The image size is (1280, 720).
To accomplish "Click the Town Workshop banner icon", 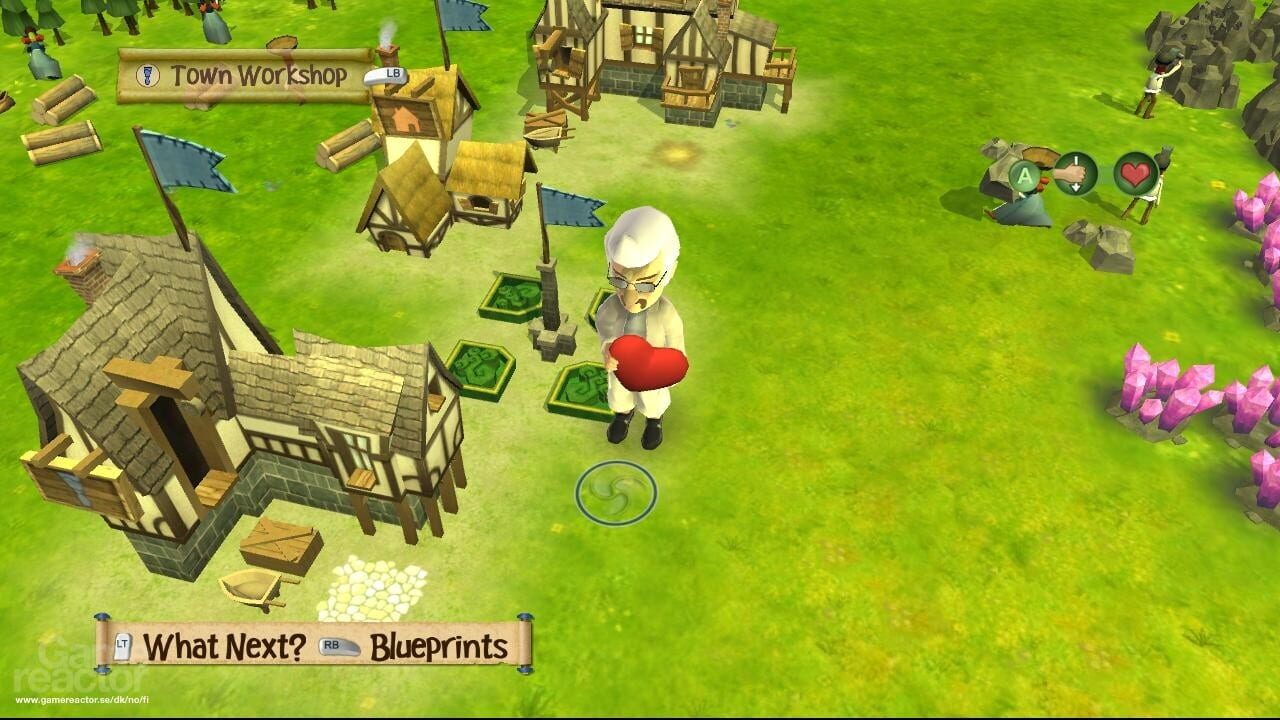I will pos(149,73).
